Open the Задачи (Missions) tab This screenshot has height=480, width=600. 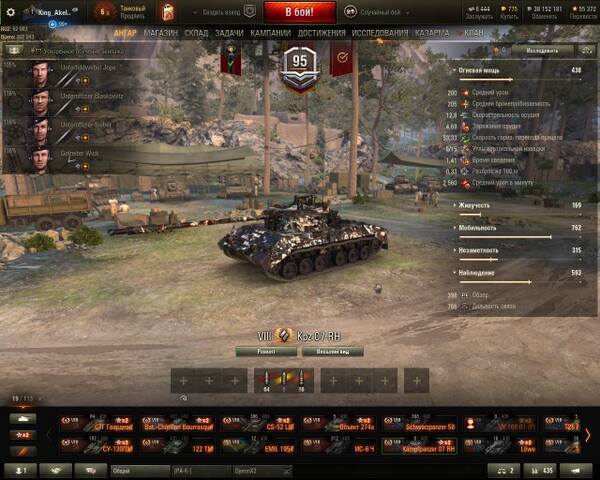pyautogui.click(x=229, y=32)
